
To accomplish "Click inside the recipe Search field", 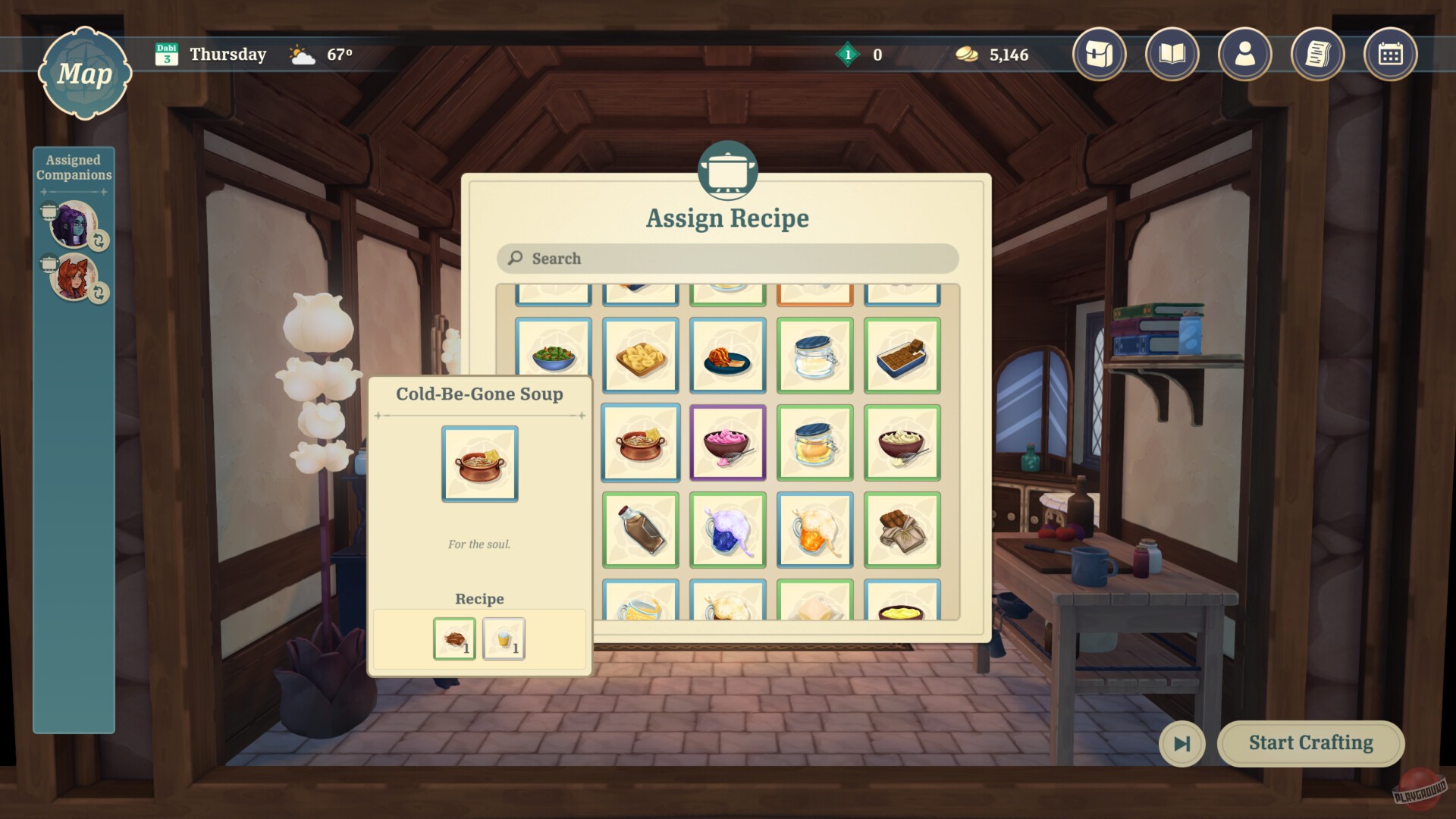I will [x=727, y=259].
